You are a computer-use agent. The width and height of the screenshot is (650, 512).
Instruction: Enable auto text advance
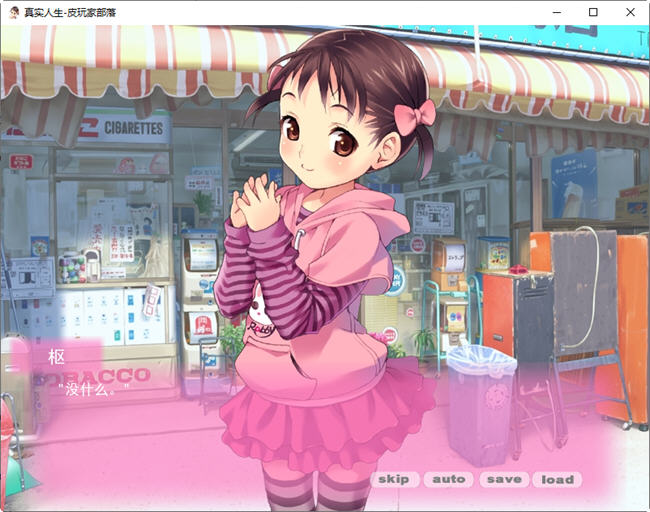click(449, 479)
